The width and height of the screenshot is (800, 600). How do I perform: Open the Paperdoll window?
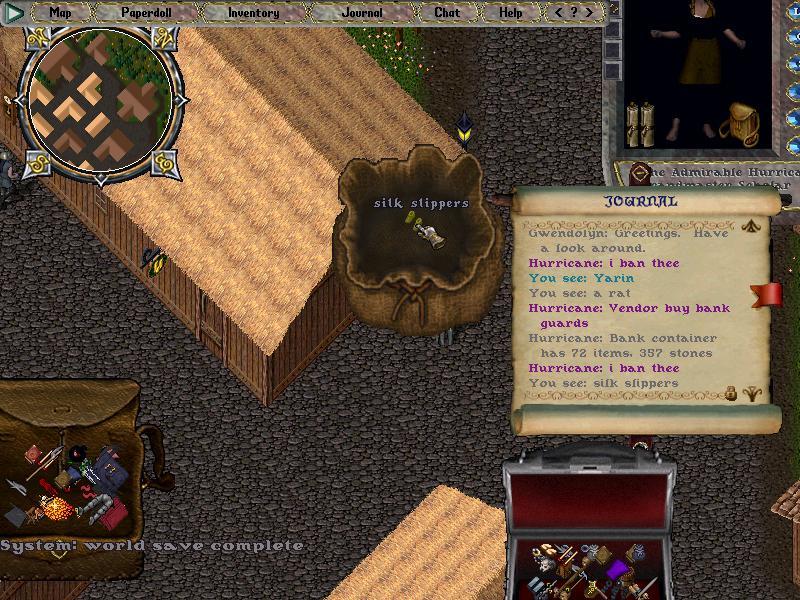pos(147,13)
